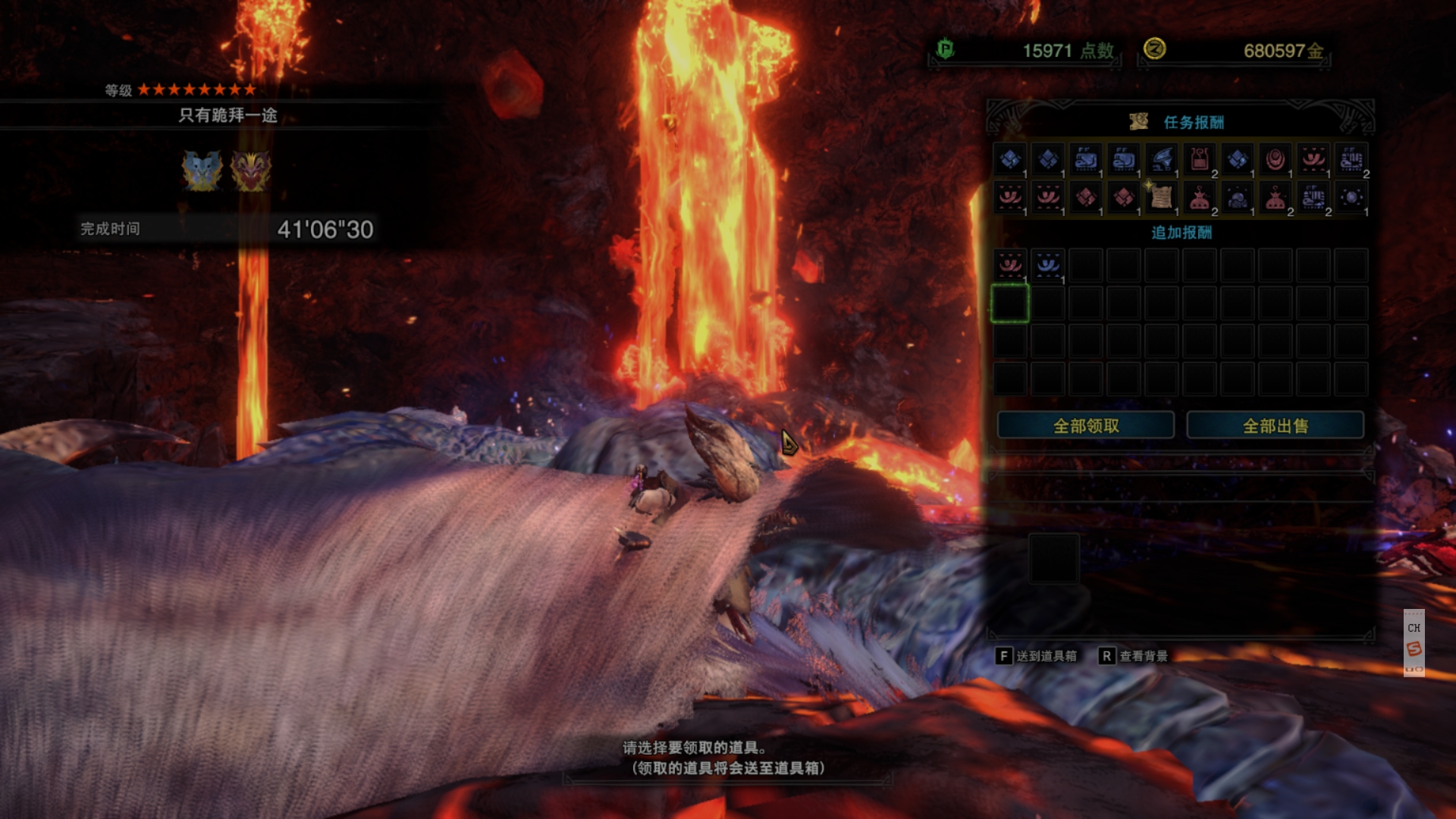This screenshot has height=819, width=1456.
Task: Claim all rewards with 全部领取
Action: coord(1085,425)
